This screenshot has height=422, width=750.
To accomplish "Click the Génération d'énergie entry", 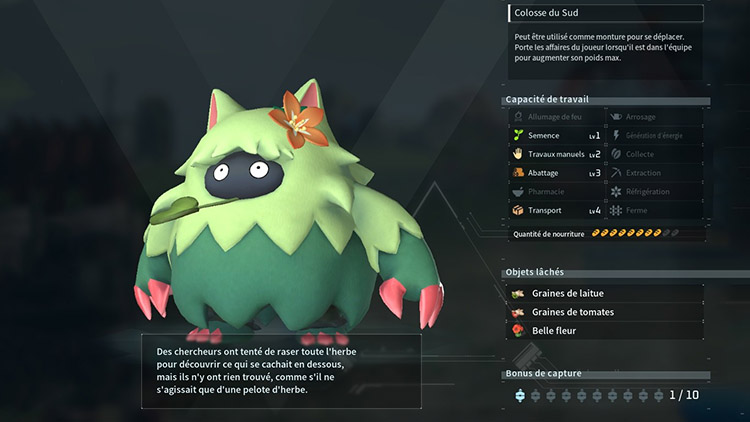I will pos(655,135).
